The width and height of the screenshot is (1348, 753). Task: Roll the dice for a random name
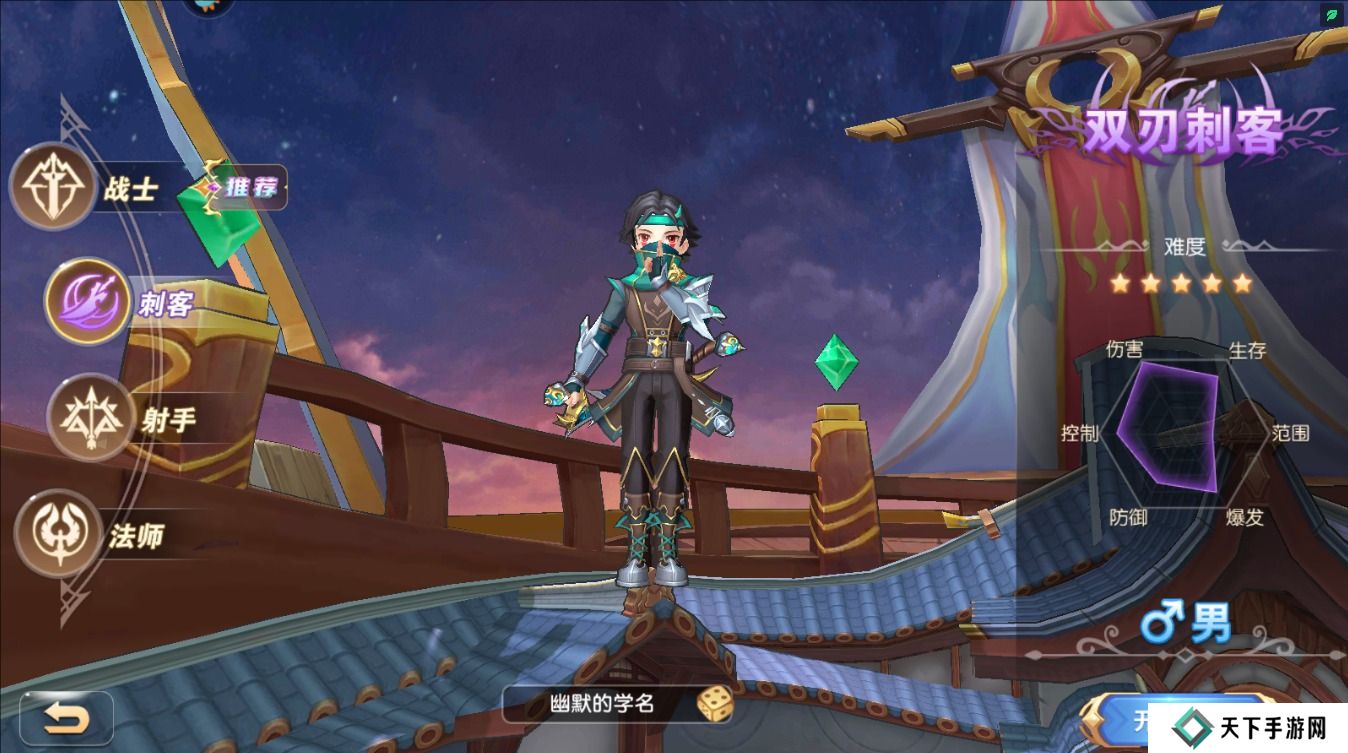(714, 703)
